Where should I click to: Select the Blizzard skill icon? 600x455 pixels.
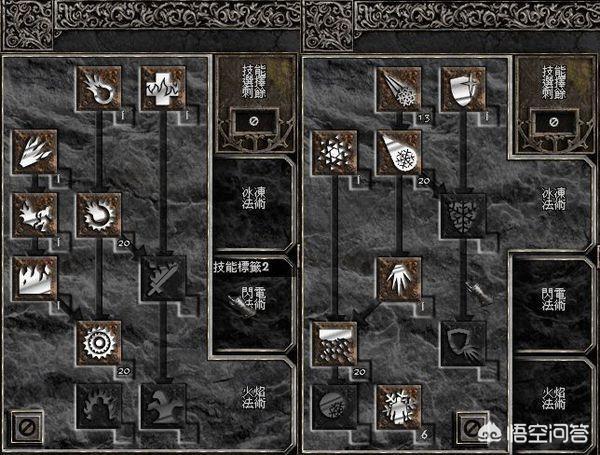(x=336, y=342)
